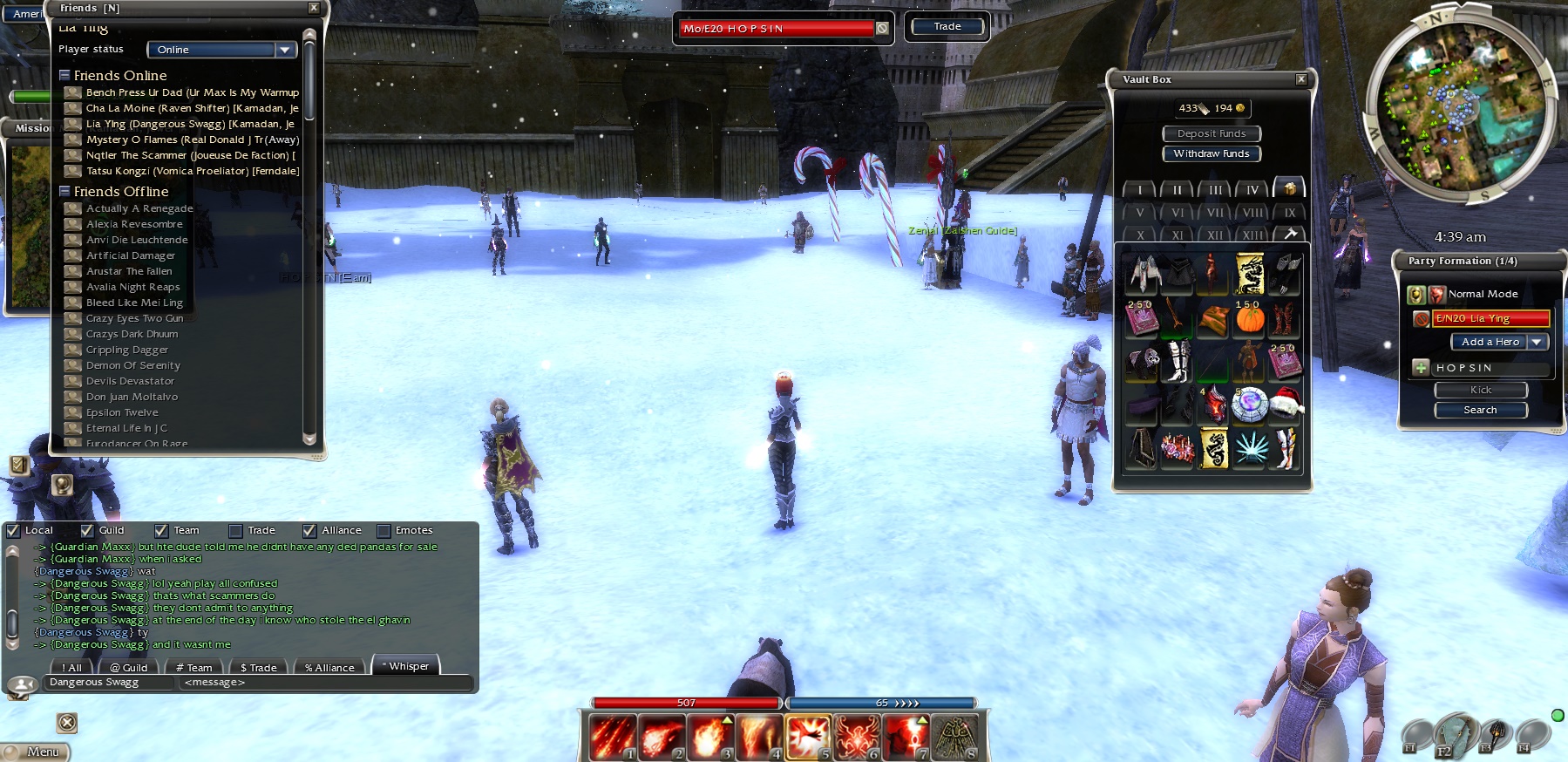Toggle the Trade chat channel checkbox
This screenshot has width=1568, height=762.
235,530
